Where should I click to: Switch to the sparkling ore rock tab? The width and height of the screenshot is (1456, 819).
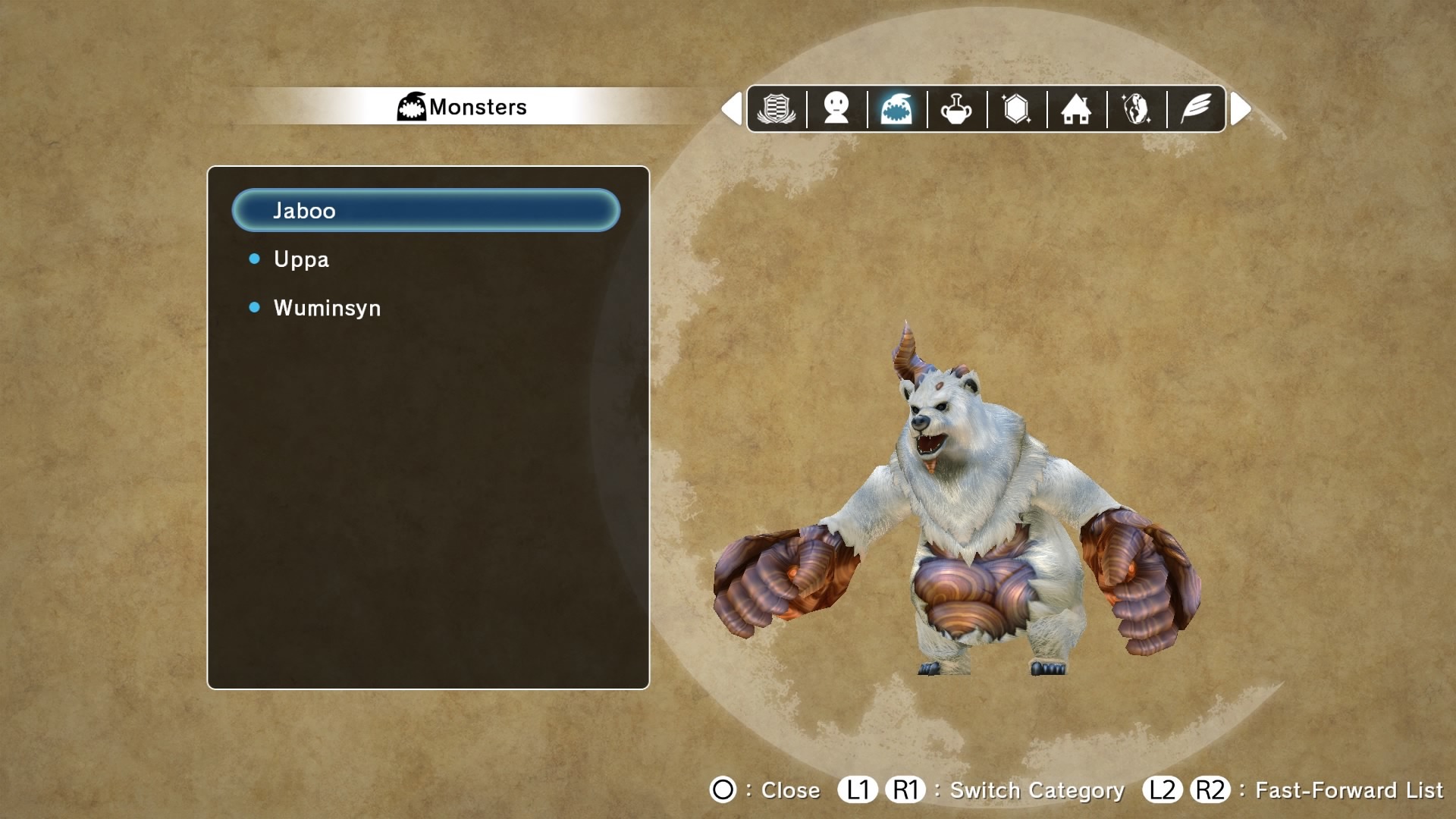(x=1135, y=109)
